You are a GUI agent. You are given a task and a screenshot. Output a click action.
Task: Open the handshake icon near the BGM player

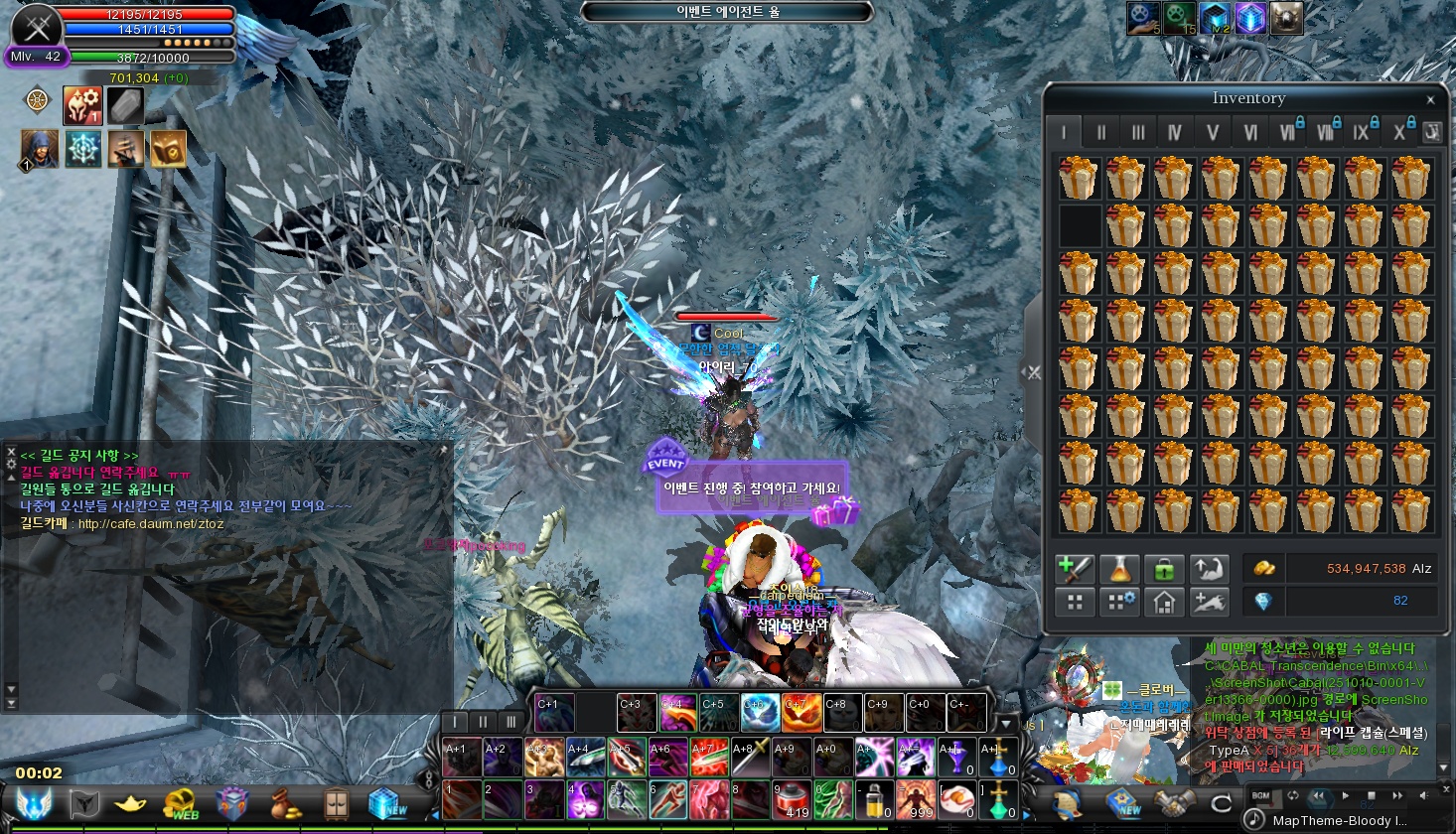[x=1173, y=802]
